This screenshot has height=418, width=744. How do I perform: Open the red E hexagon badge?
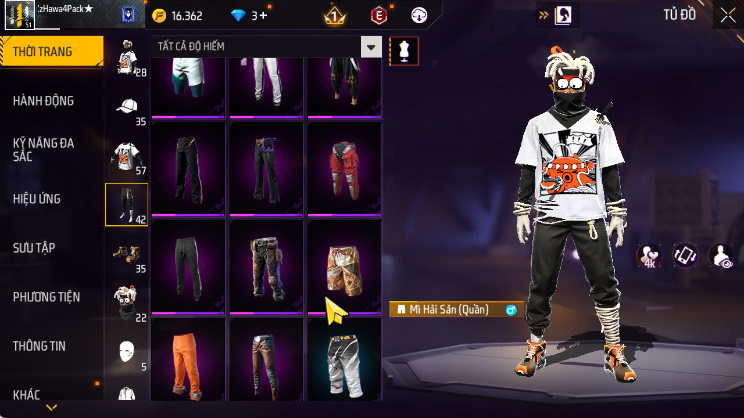click(x=379, y=15)
